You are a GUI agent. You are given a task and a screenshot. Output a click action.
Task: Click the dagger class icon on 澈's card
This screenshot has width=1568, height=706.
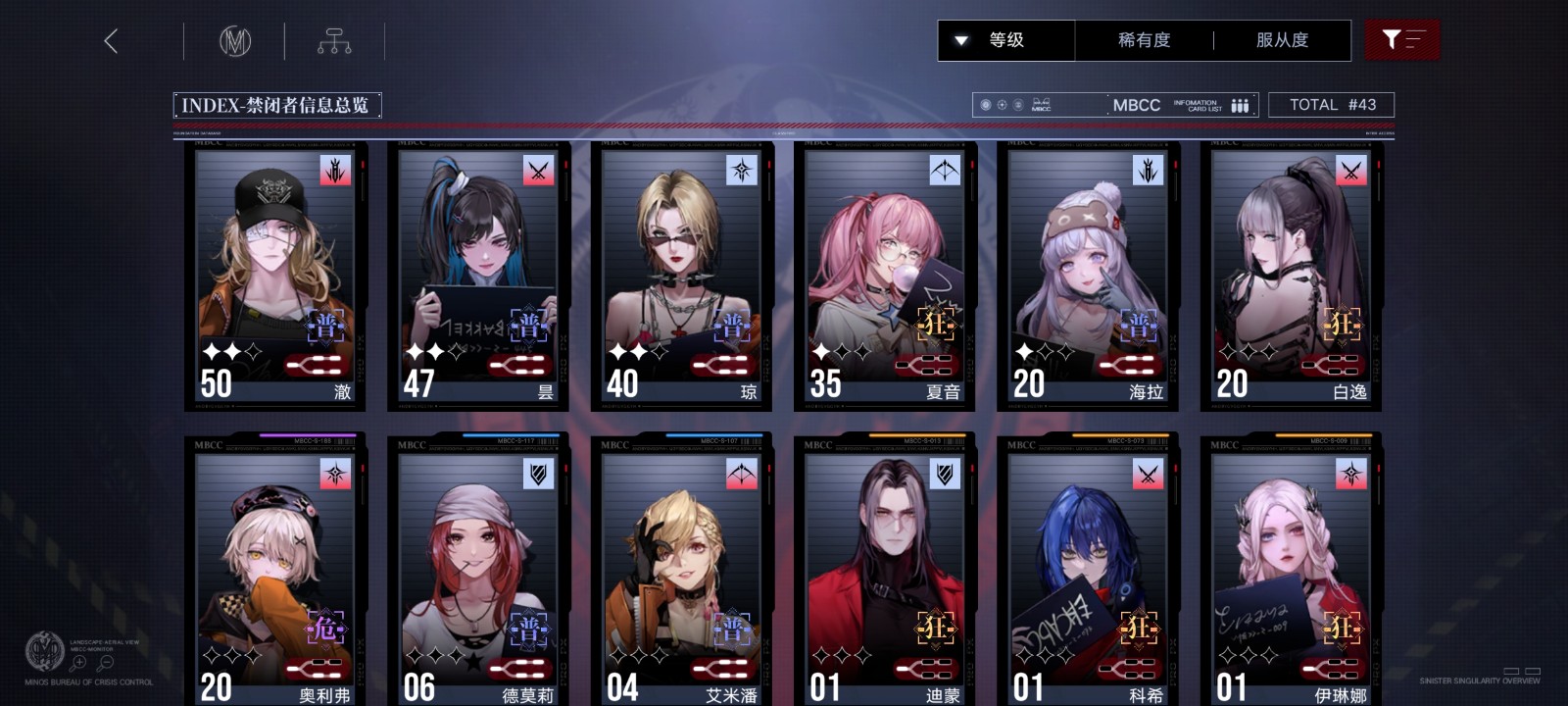click(x=333, y=169)
